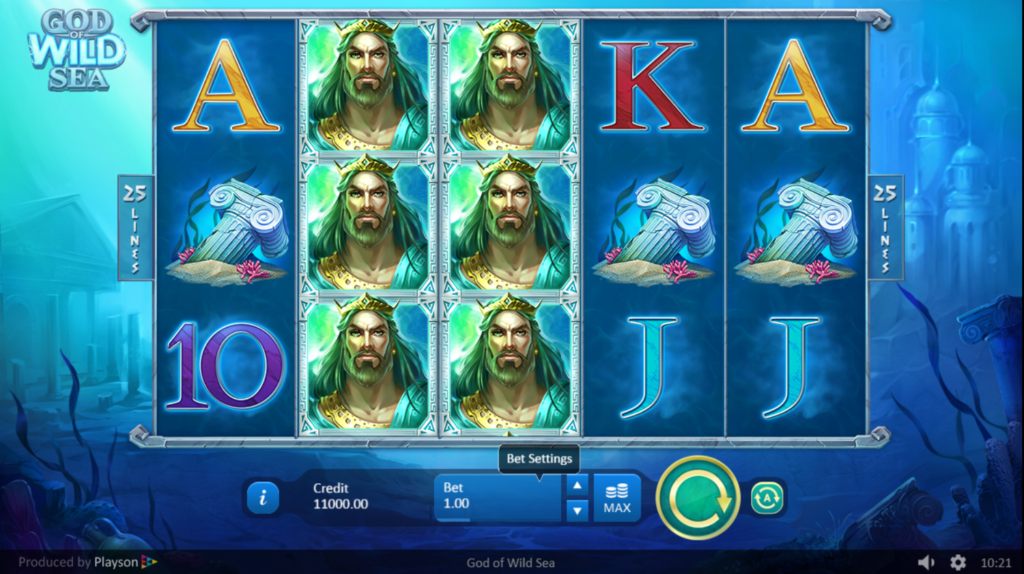Increase the bet with the up arrow
The height and width of the screenshot is (574, 1024).
[577, 486]
